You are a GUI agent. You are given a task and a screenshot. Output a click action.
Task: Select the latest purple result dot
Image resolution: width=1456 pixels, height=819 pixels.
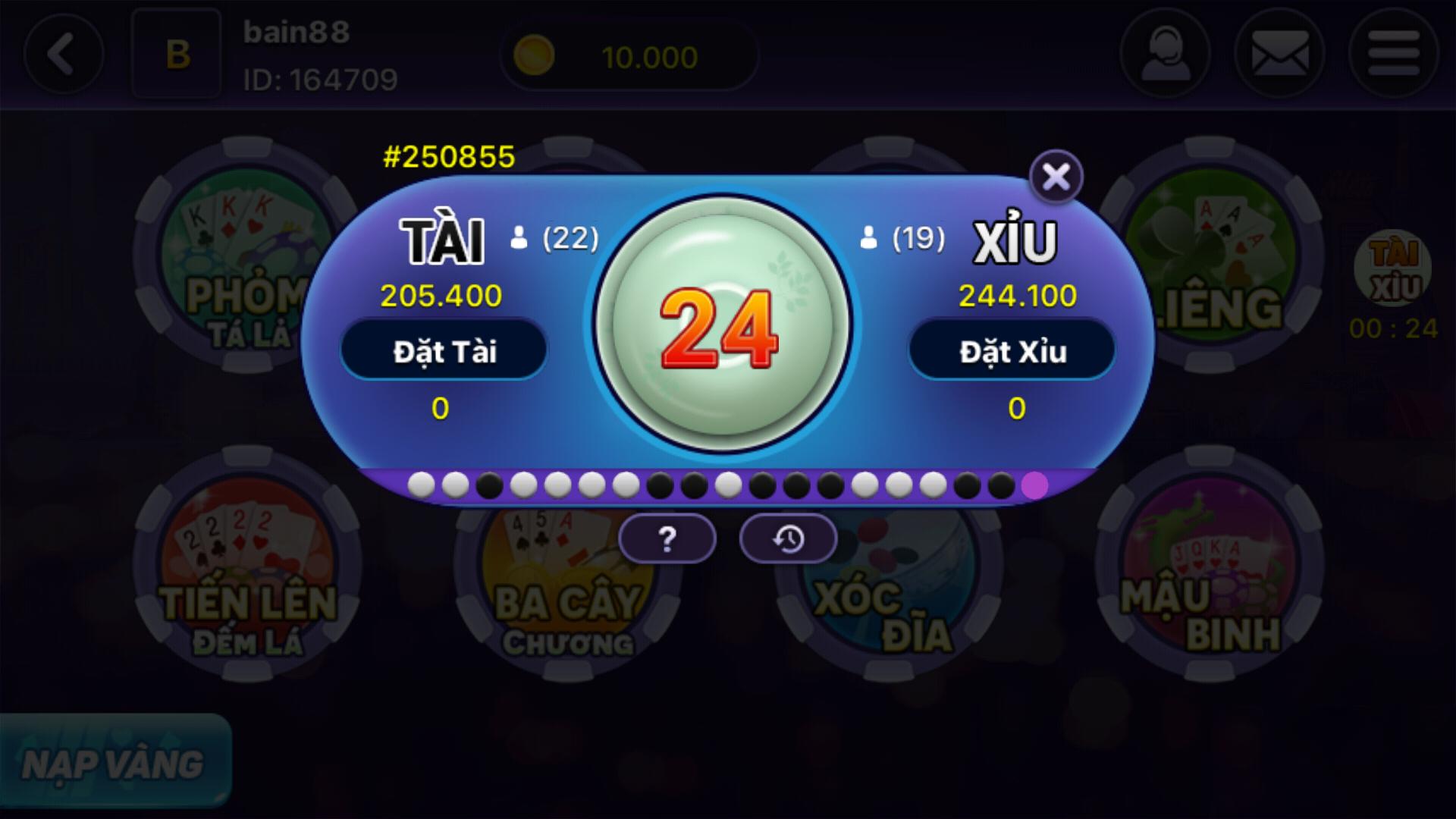(x=1036, y=485)
